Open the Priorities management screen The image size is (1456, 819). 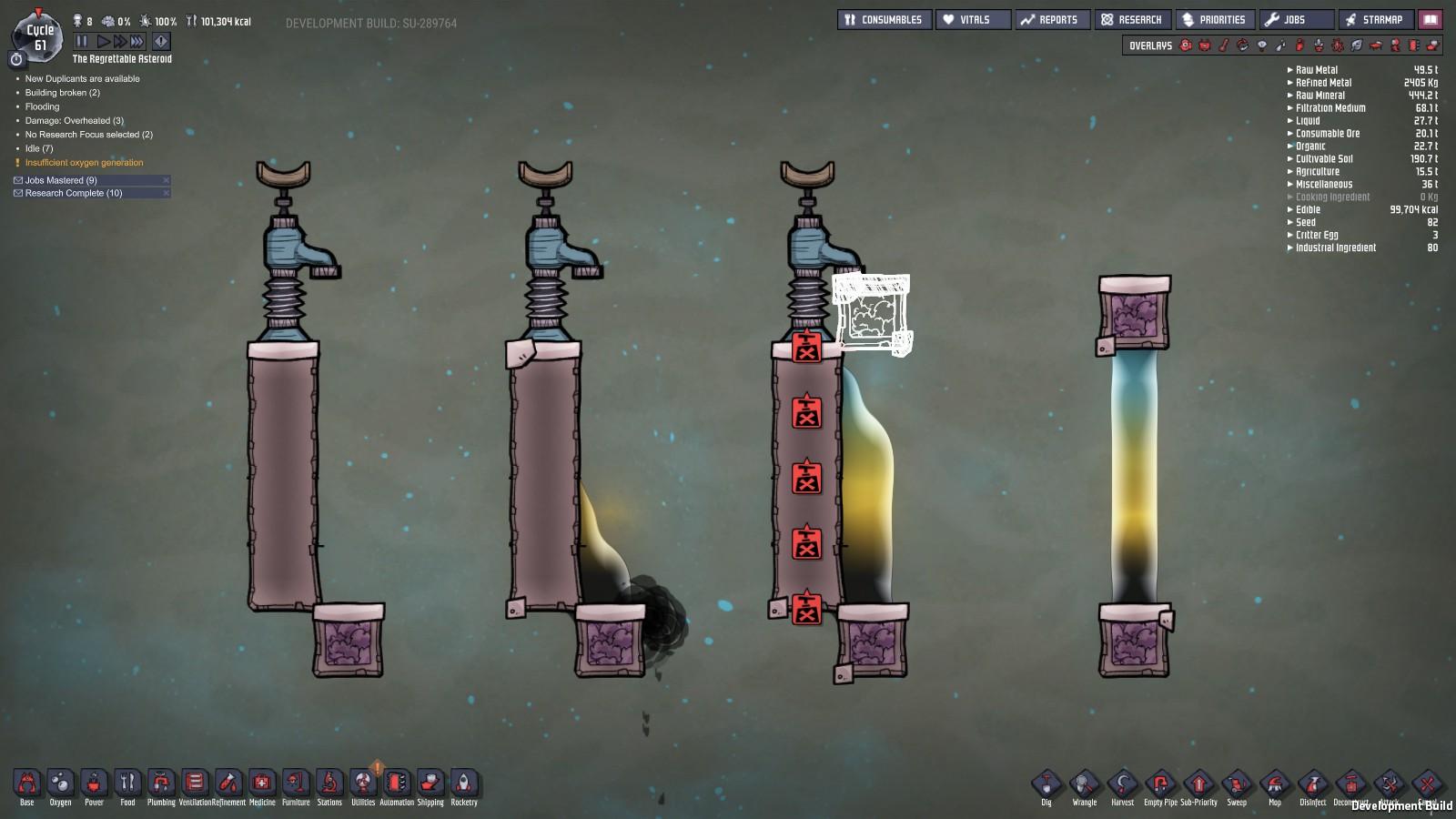(1214, 19)
